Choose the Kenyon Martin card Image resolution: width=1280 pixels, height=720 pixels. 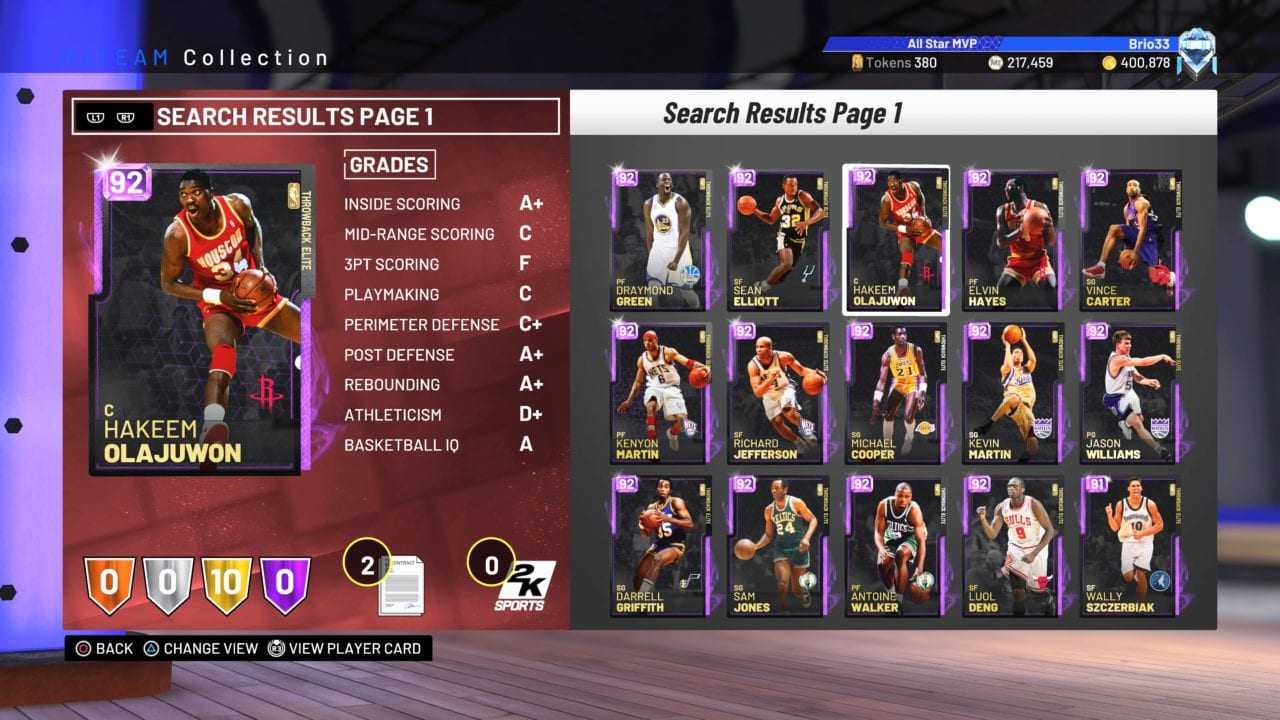tap(661, 393)
